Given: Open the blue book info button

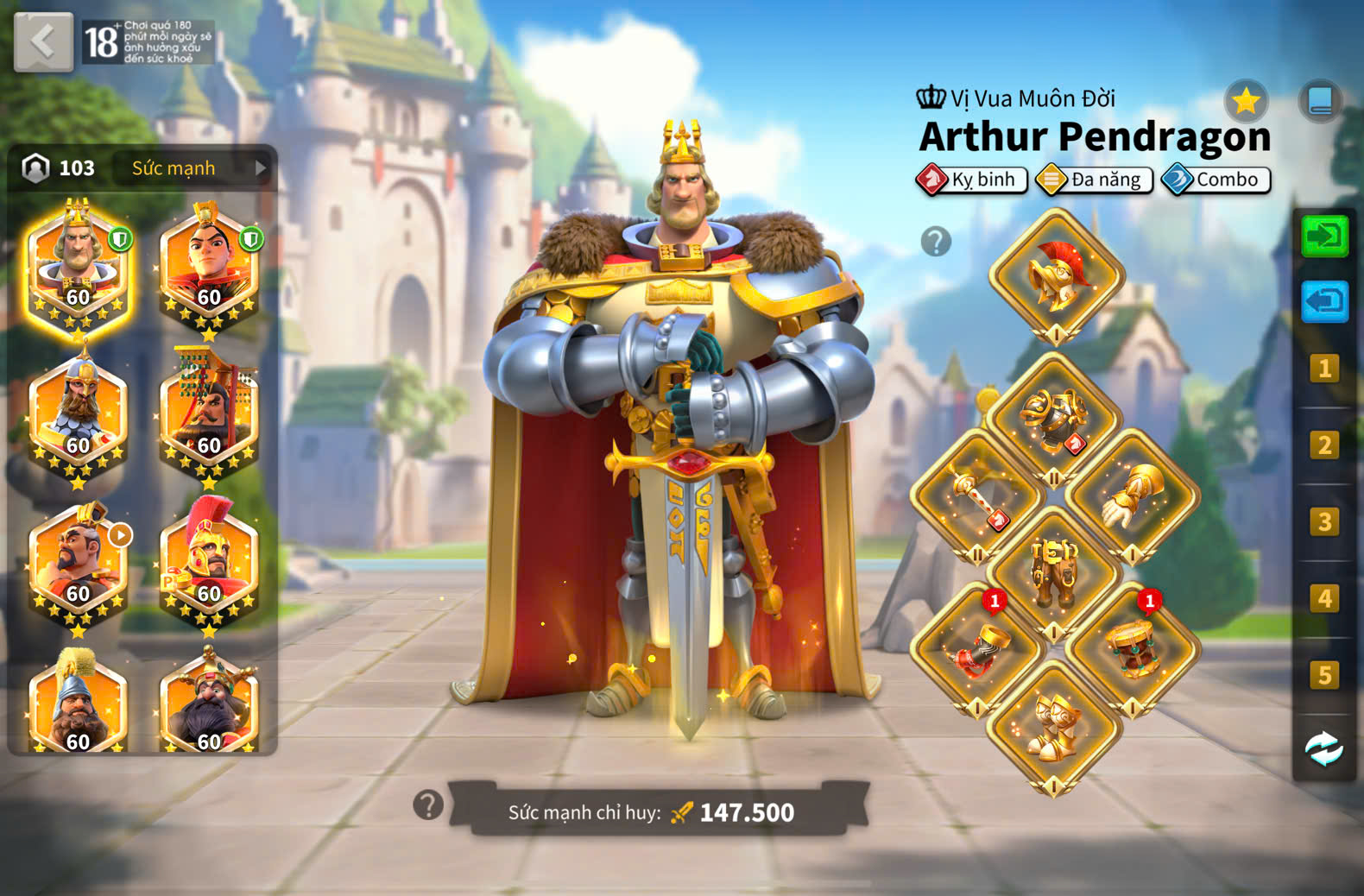Looking at the screenshot, I should point(1320,101).
